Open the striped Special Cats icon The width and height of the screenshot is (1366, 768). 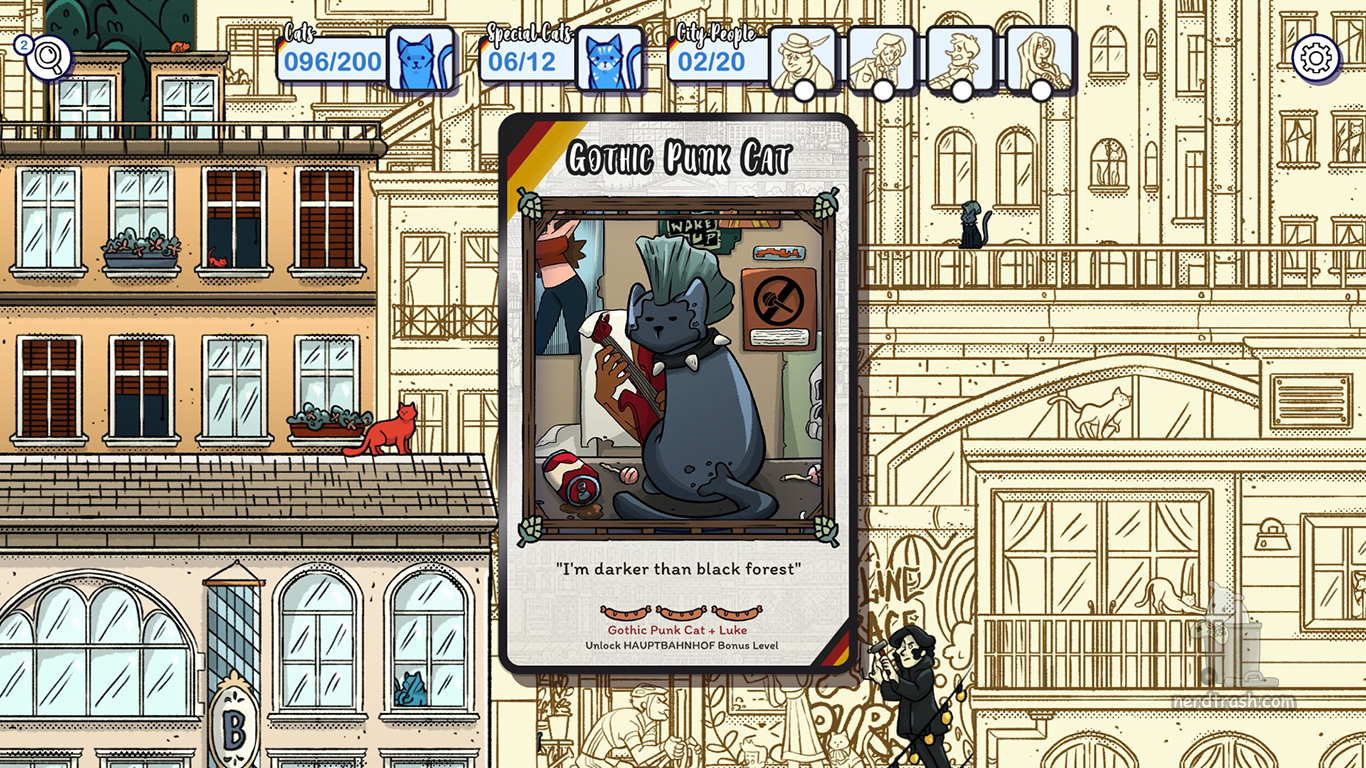609,59
